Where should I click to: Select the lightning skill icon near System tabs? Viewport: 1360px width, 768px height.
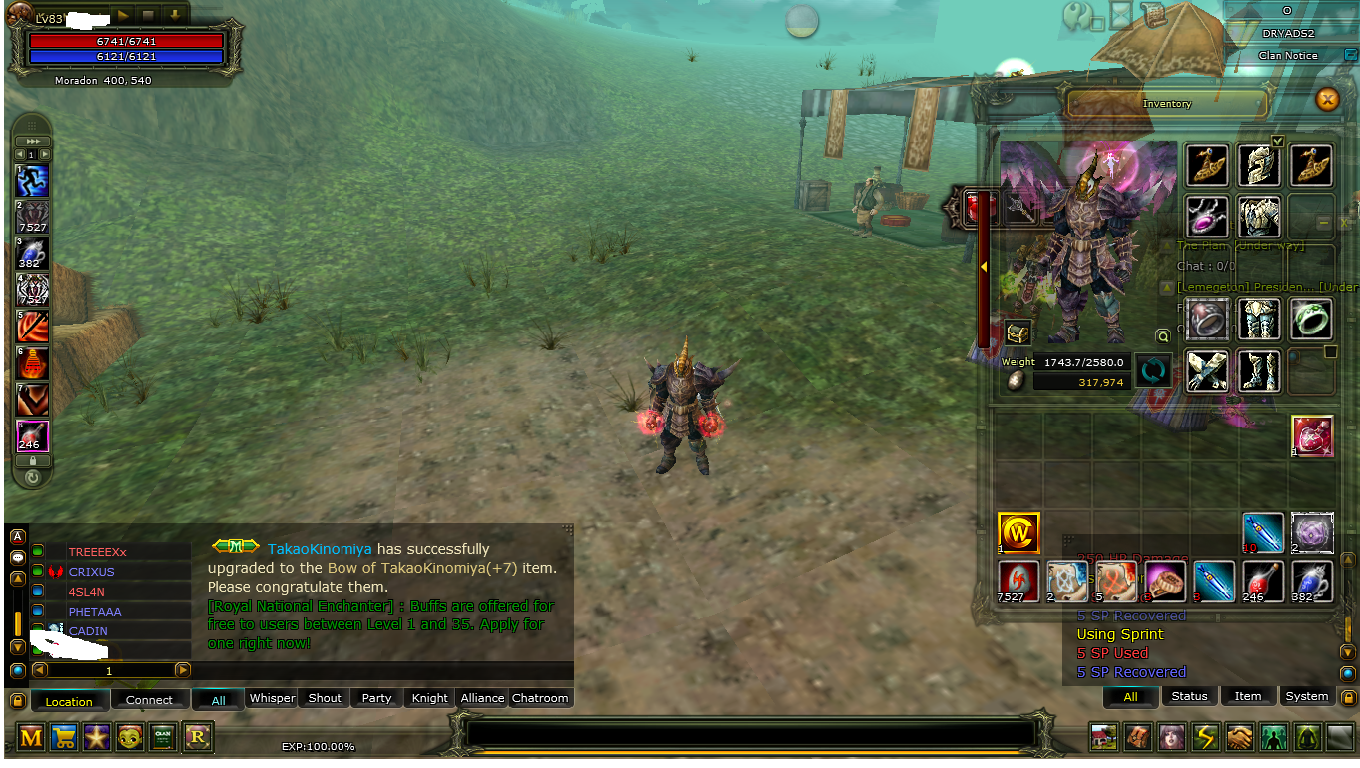(1205, 736)
